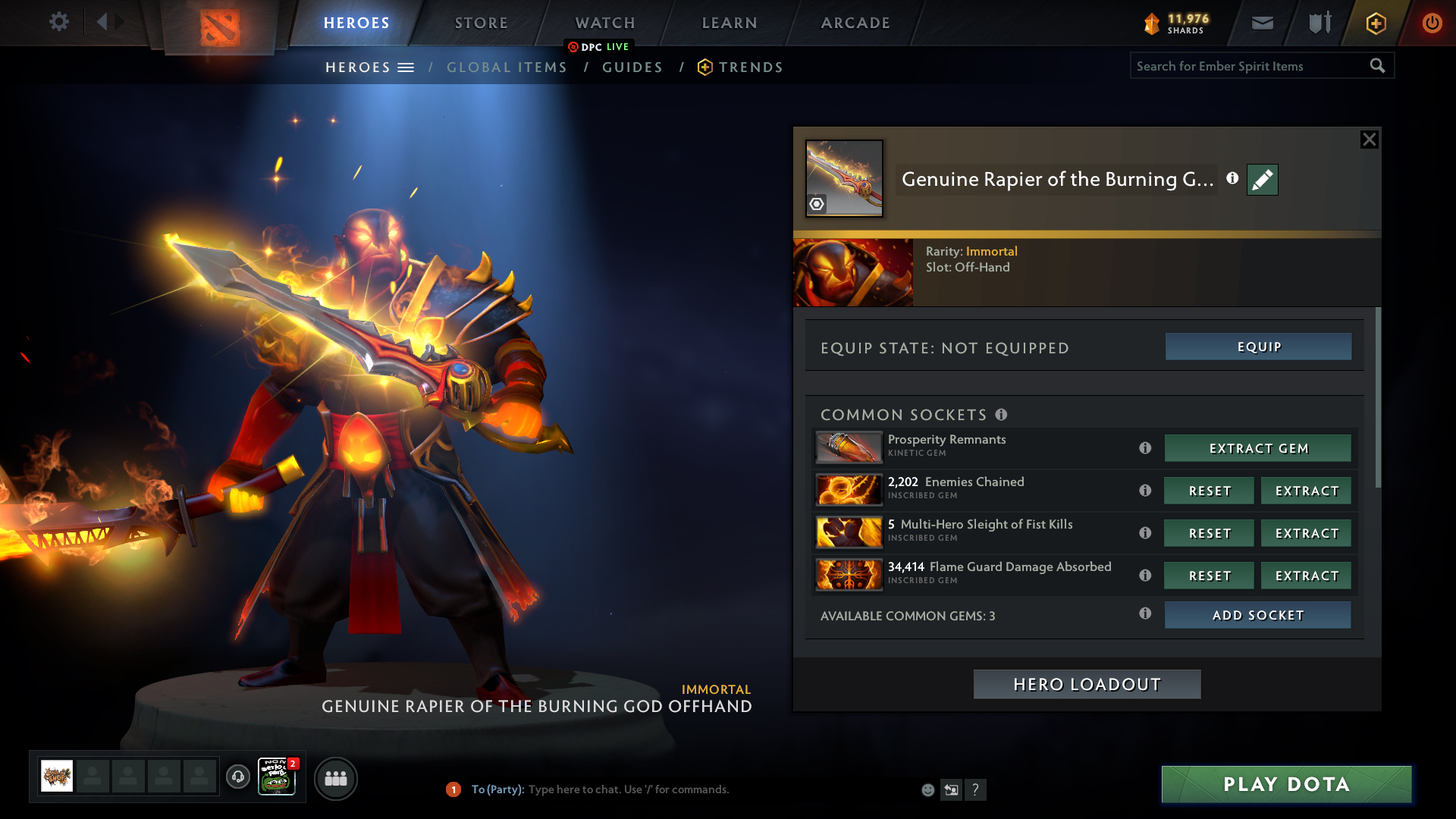
Task: Equip the Rapier of the Burning God
Action: (1258, 347)
